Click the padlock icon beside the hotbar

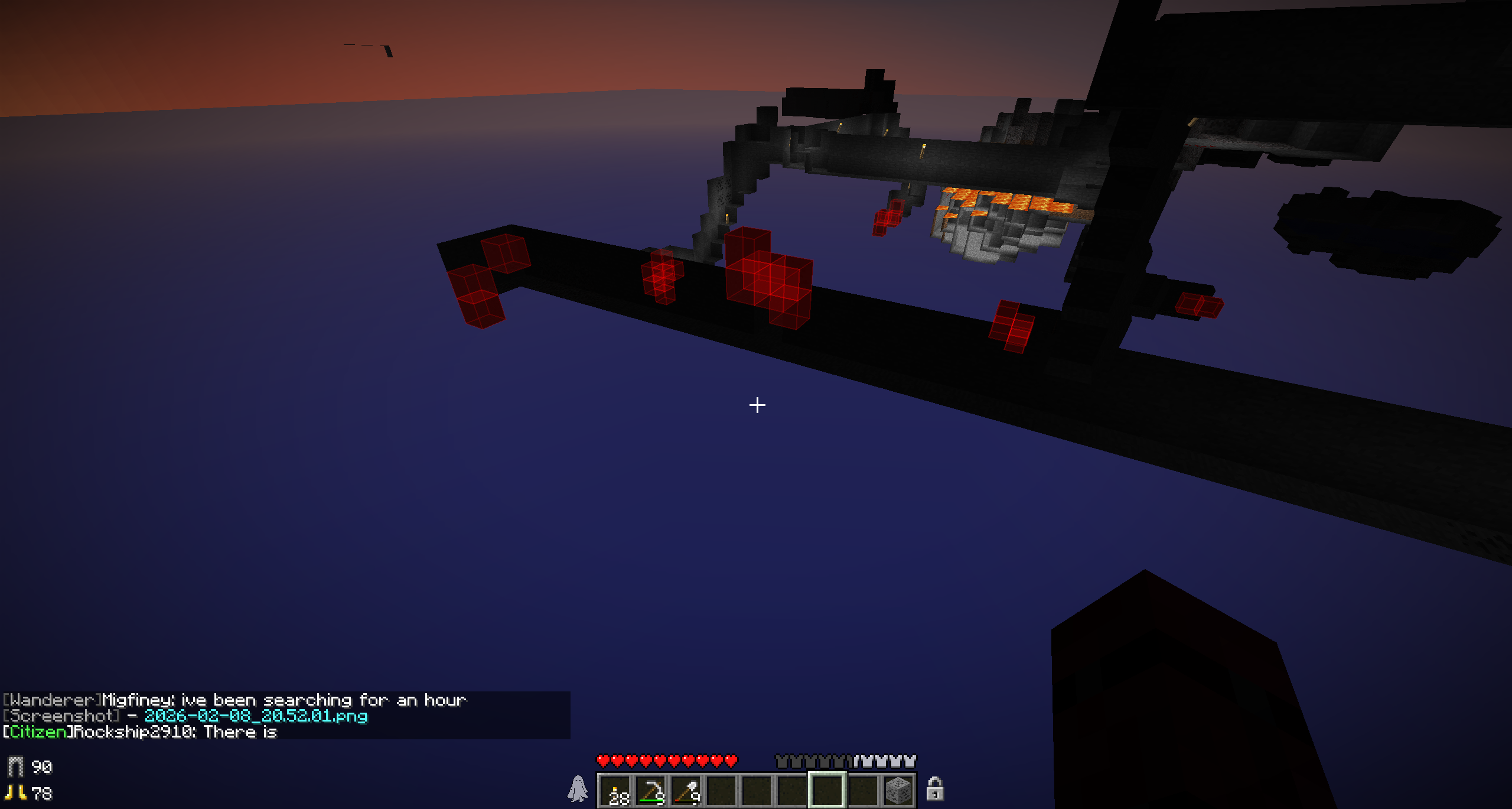(934, 789)
